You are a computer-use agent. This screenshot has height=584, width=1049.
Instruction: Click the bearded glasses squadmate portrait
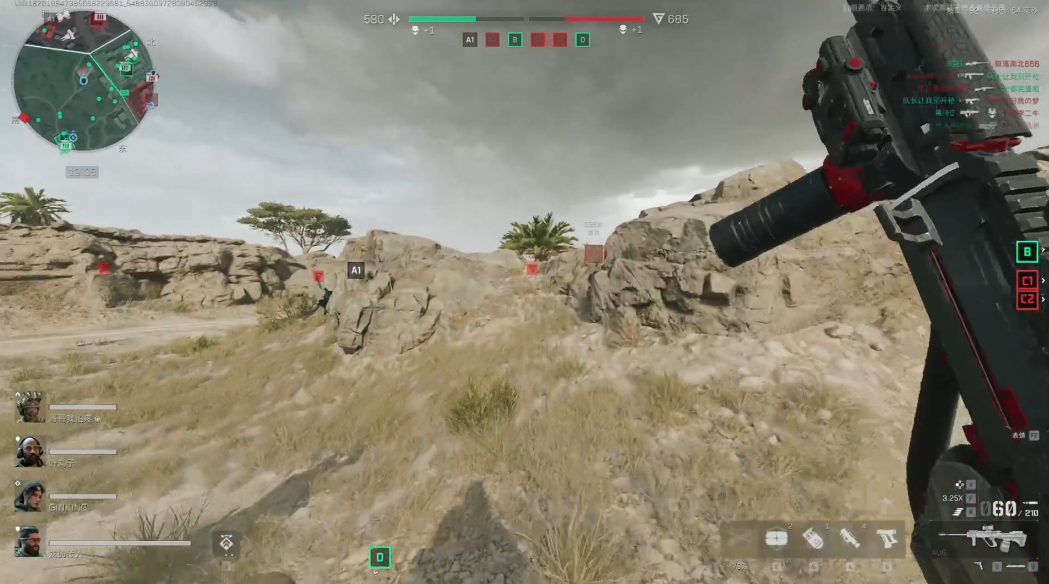29,541
